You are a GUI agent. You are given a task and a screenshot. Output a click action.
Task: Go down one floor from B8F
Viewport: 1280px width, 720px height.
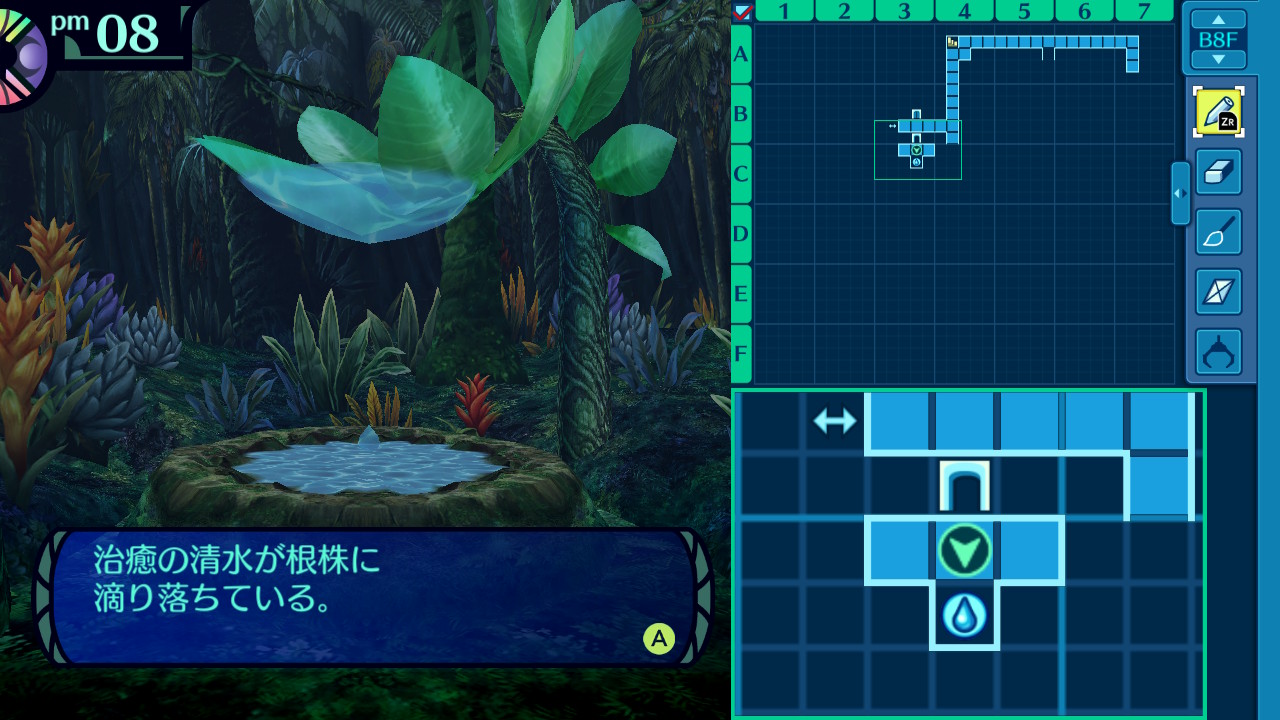pyautogui.click(x=1218, y=60)
